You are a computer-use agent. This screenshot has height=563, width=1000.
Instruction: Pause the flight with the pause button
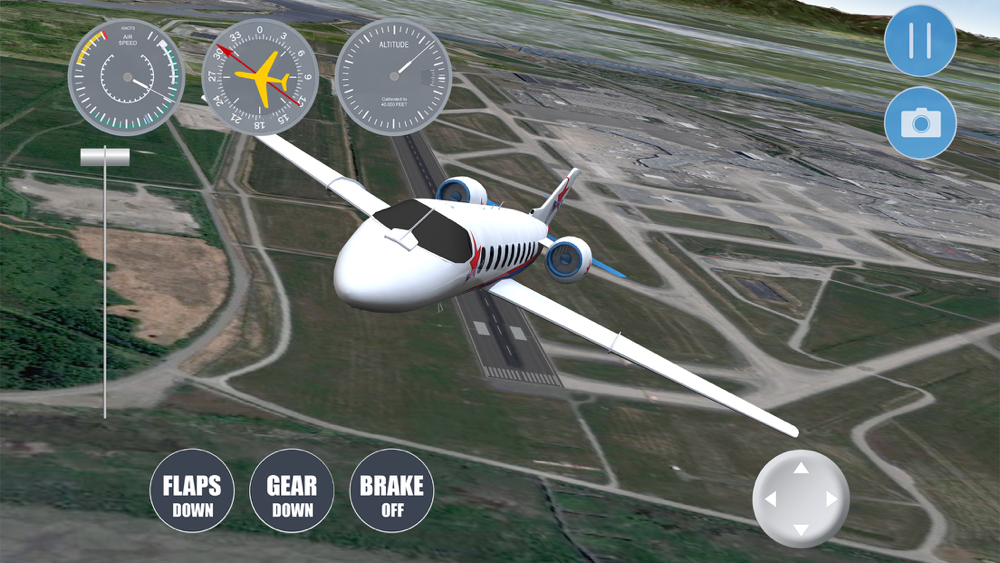pyautogui.click(x=920, y=41)
